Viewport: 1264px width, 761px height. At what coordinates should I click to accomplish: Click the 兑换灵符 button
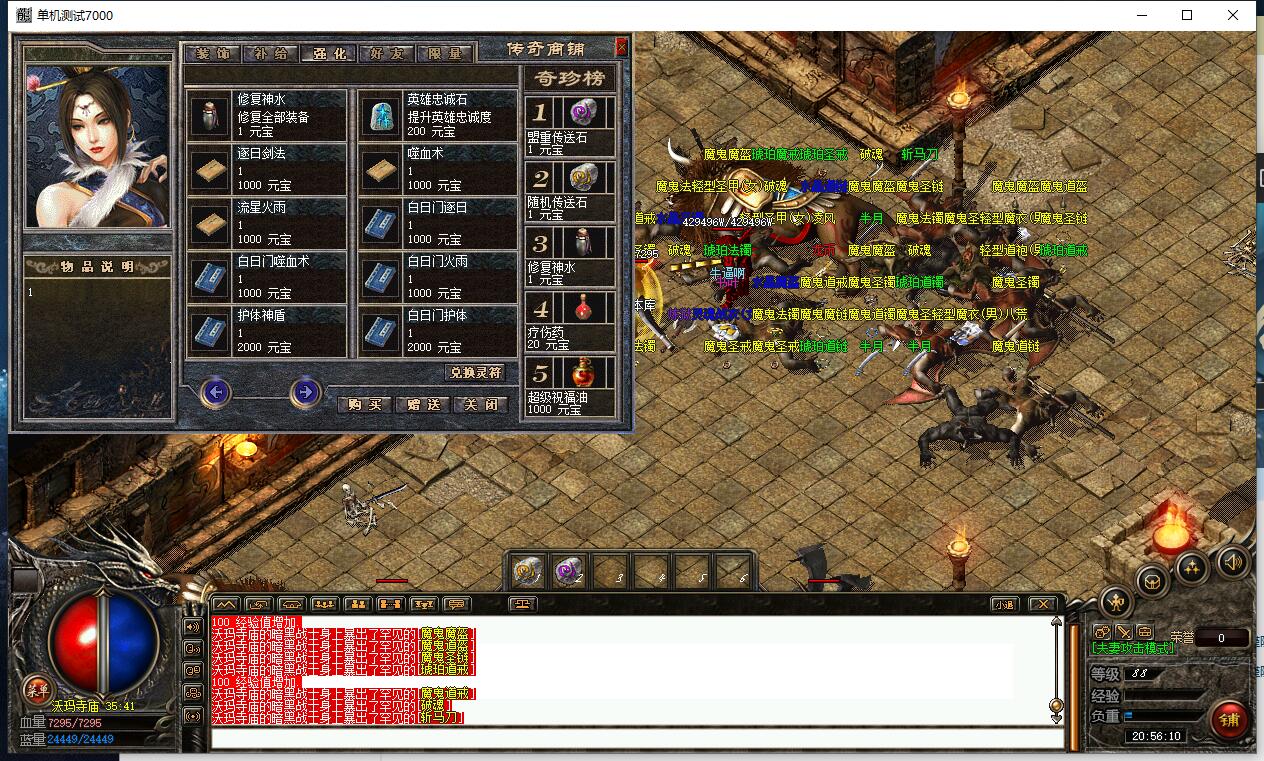point(475,372)
